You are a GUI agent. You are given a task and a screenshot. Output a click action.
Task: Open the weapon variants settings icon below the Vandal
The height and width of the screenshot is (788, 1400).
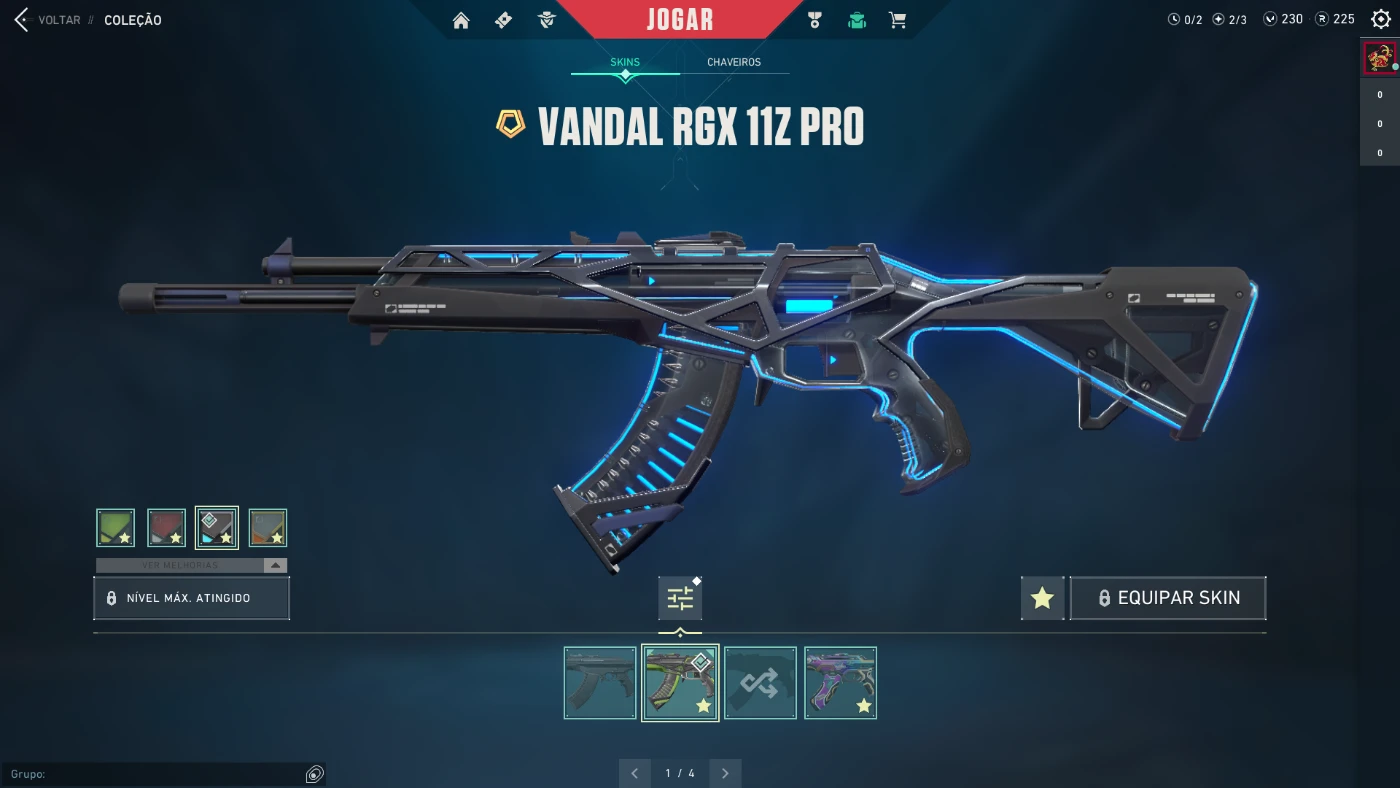click(x=680, y=597)
